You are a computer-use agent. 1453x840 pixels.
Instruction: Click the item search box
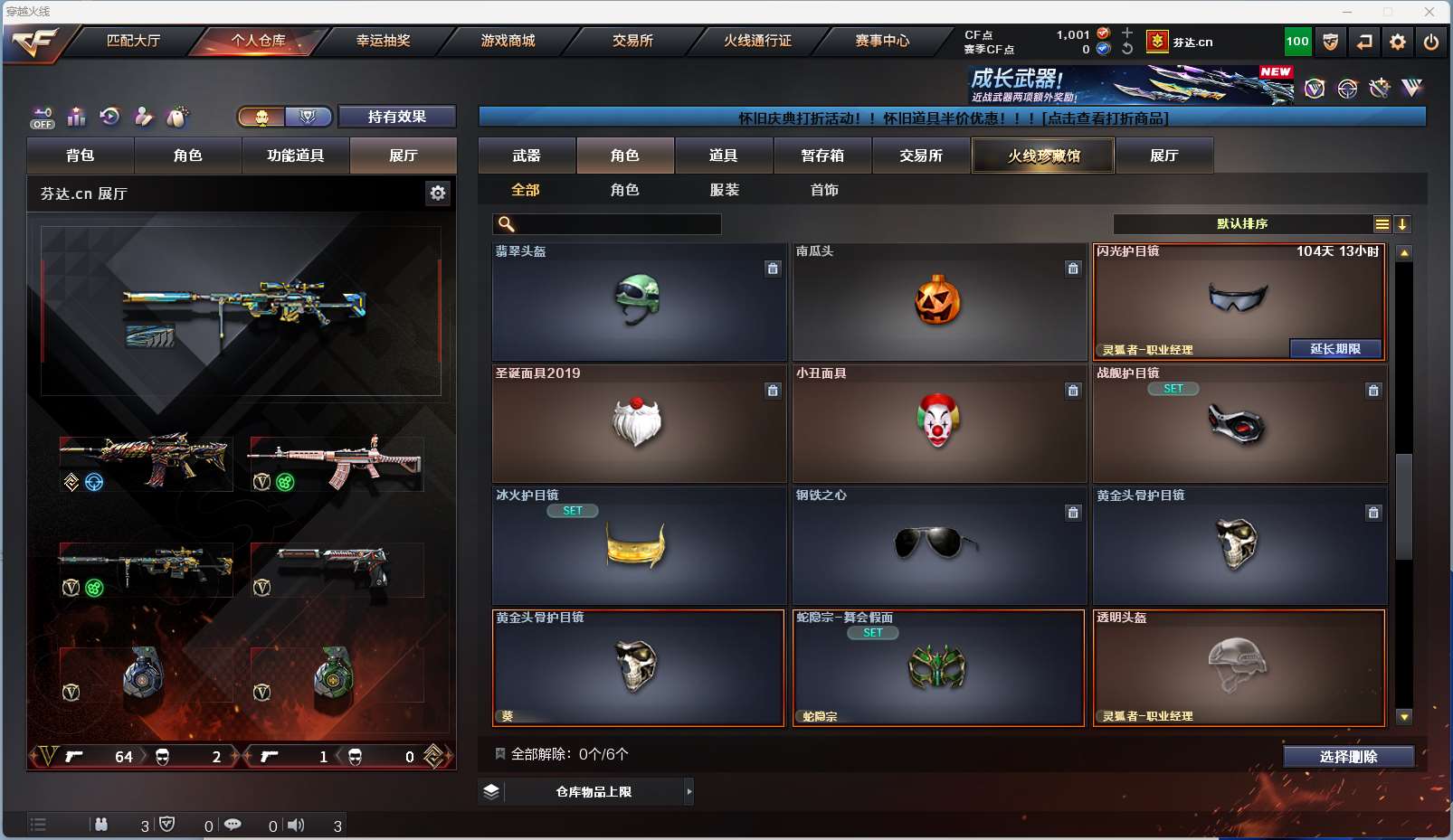point(617,224)
